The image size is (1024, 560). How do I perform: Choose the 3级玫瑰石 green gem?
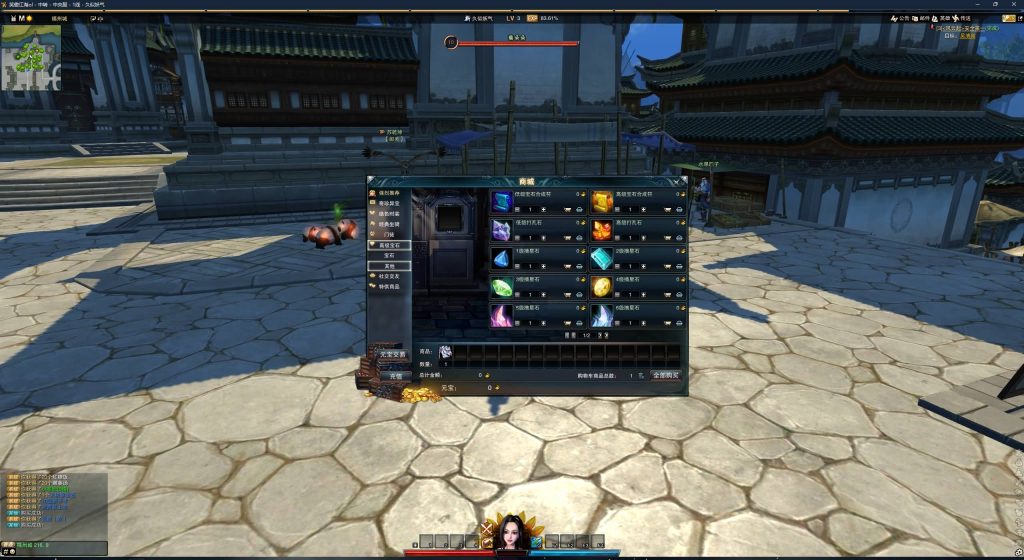coord(501,287)
